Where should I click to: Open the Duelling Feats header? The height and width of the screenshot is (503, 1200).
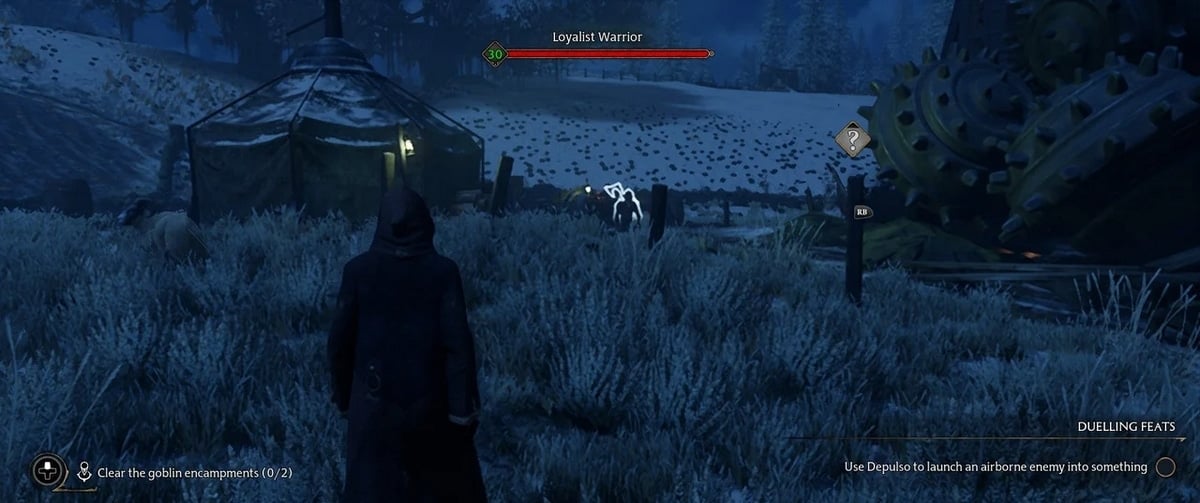(1125, 427)
